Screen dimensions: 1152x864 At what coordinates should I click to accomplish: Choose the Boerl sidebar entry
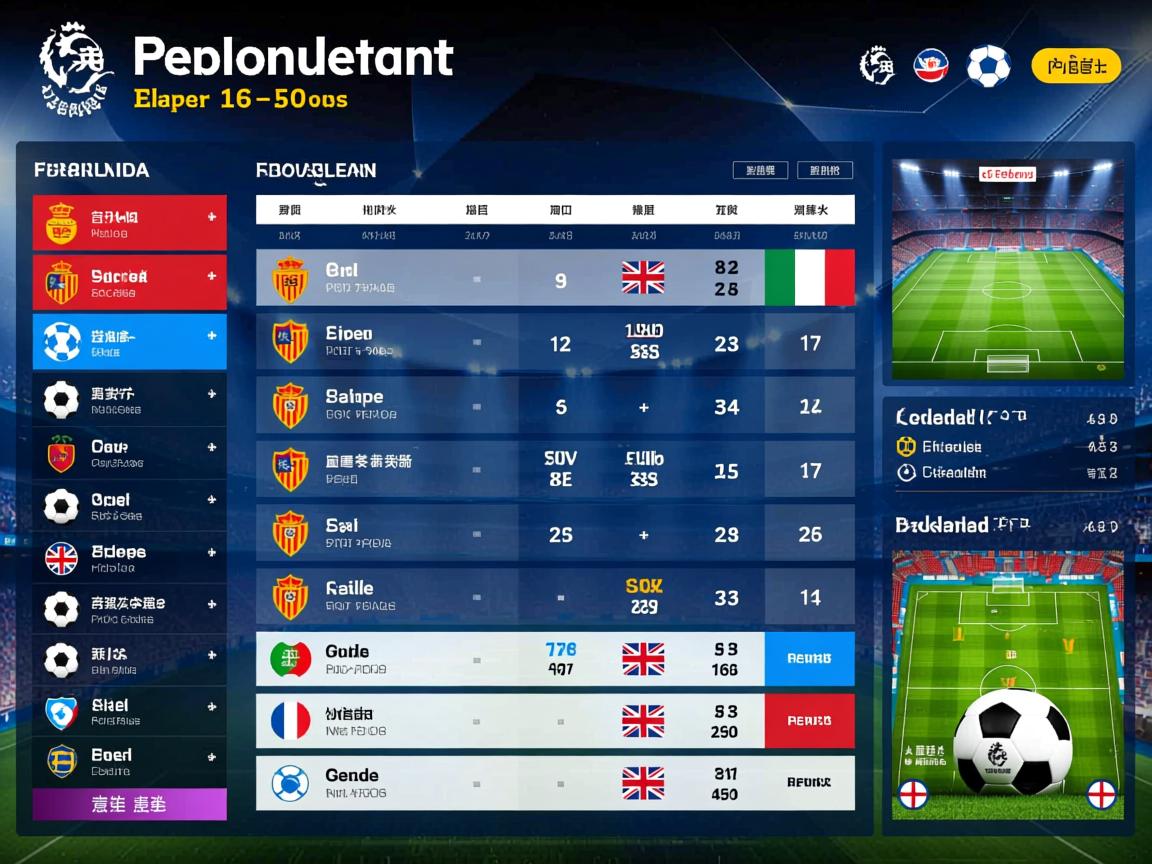[x=130, y=762]
